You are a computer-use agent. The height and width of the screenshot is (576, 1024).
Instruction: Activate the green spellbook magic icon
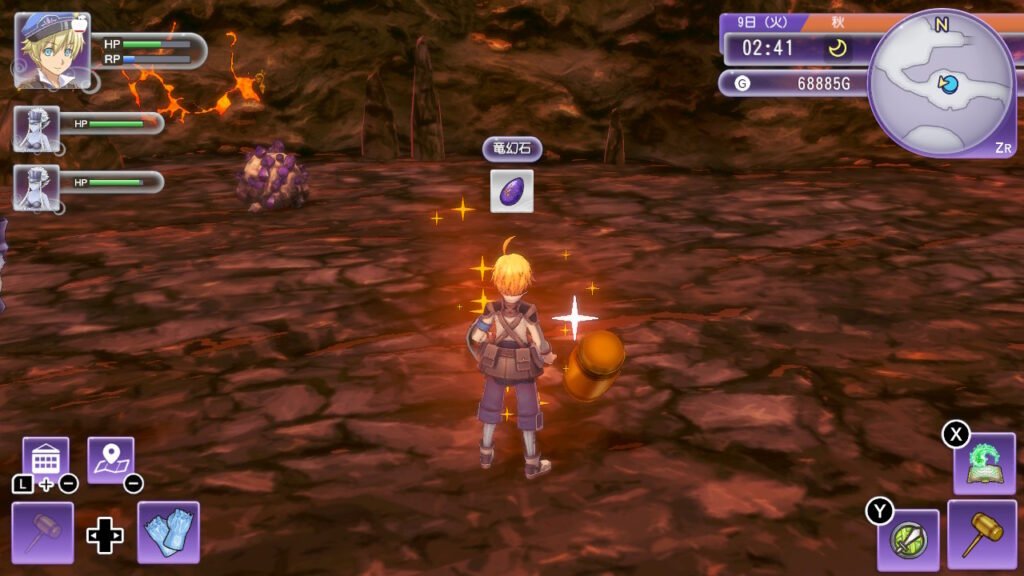[x=984, y=463]
